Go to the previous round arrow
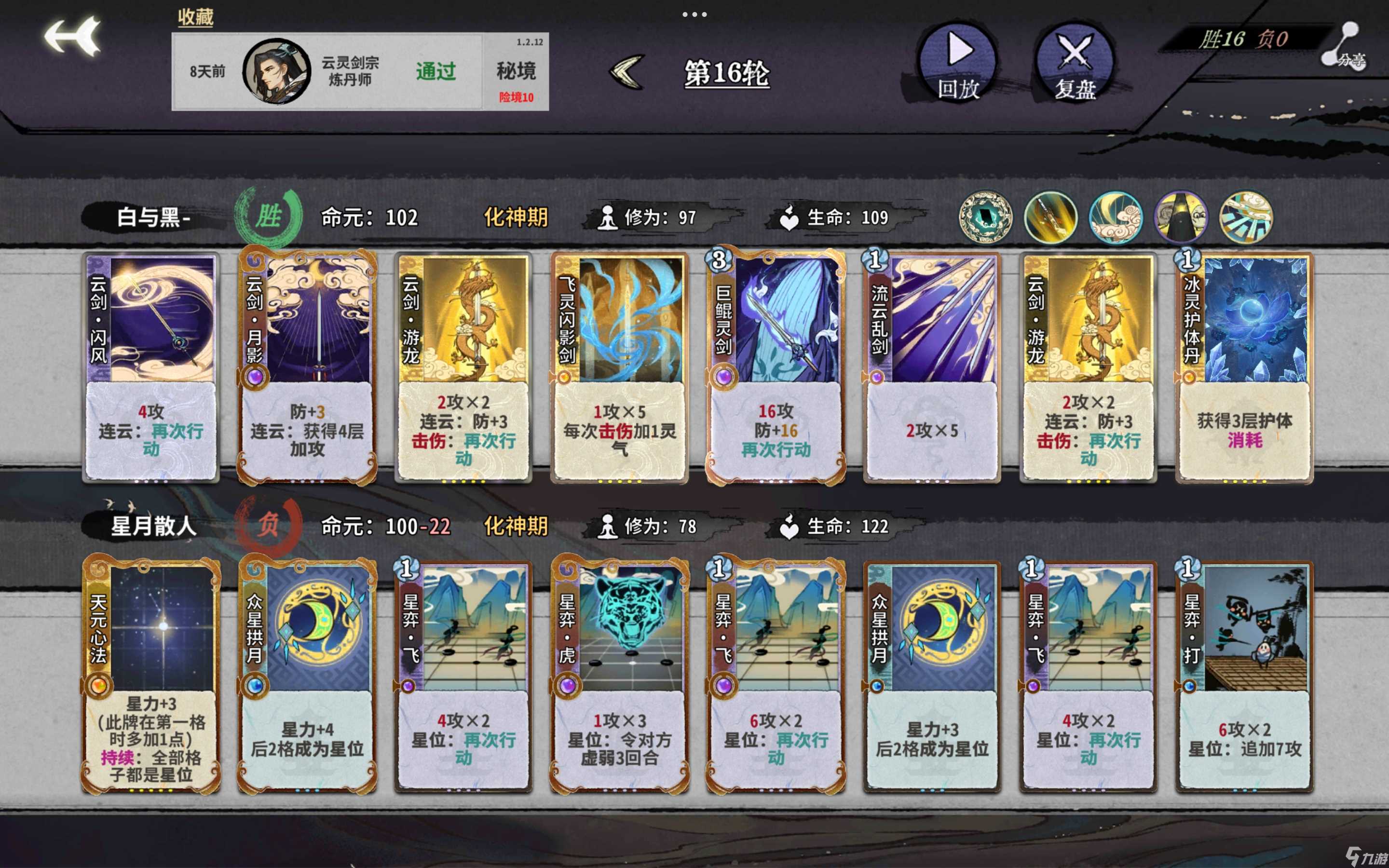Image resolution: width=1389 pixels, height=868 pixels. (627, 72)
